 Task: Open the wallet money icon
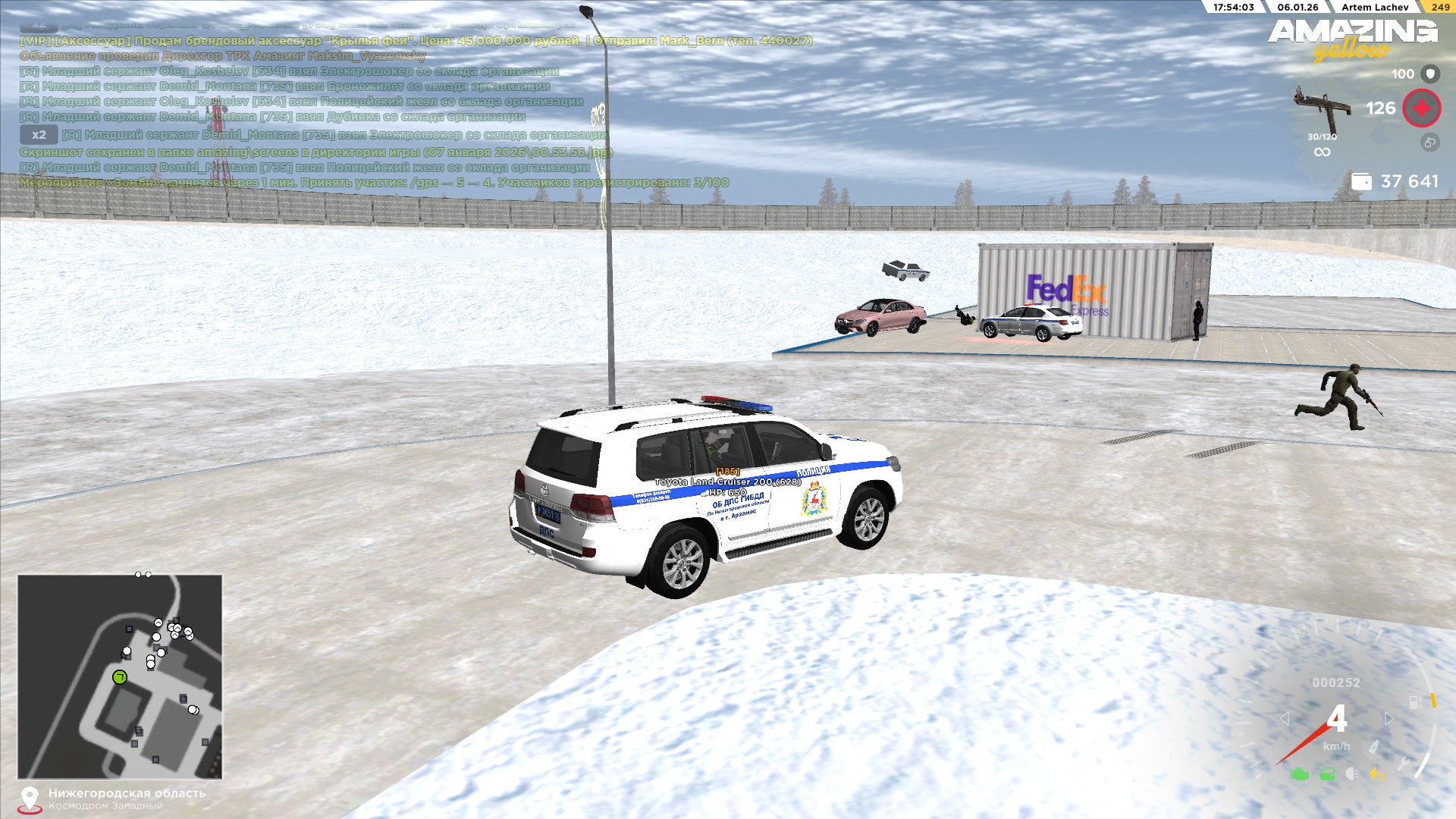(1361, 182)
